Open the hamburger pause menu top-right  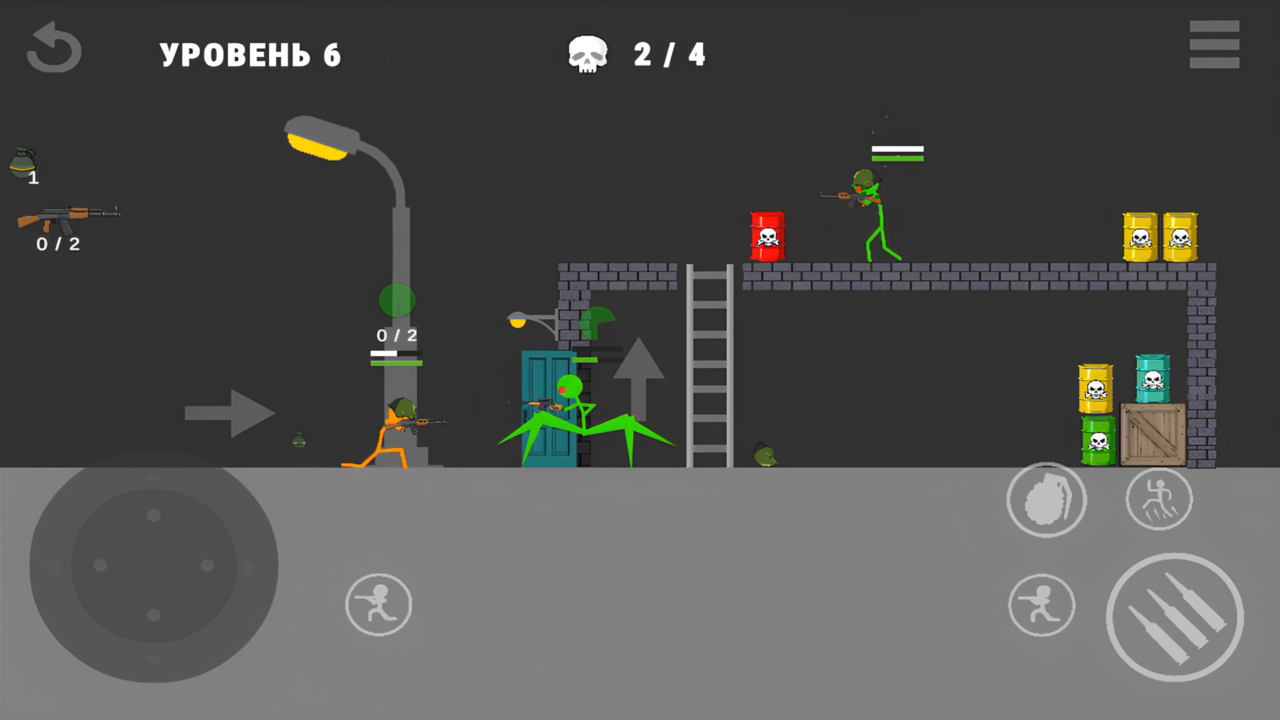click(x=1214, y=45)
